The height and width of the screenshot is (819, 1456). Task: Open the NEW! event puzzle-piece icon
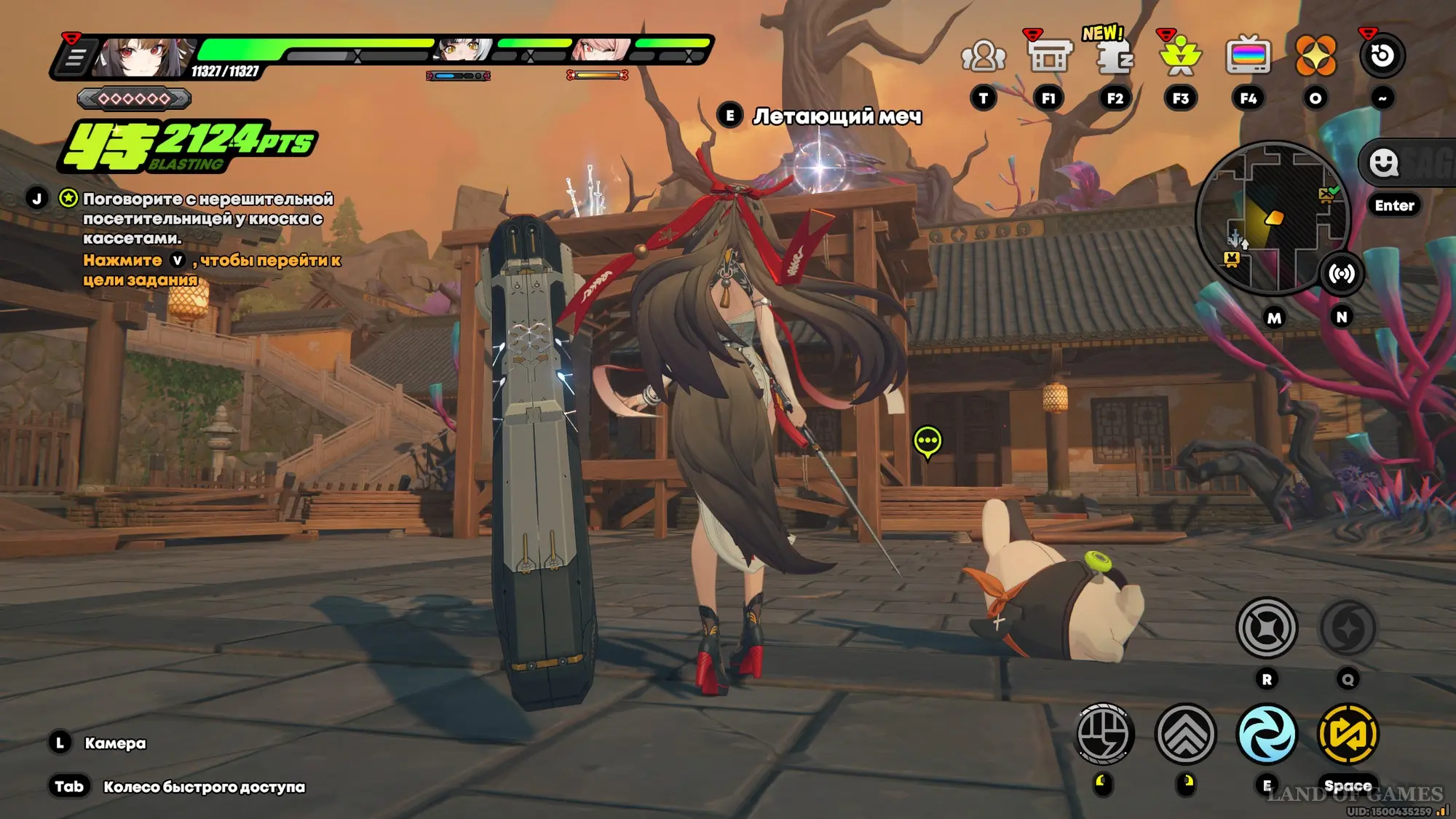click(x=1114, y=56)
